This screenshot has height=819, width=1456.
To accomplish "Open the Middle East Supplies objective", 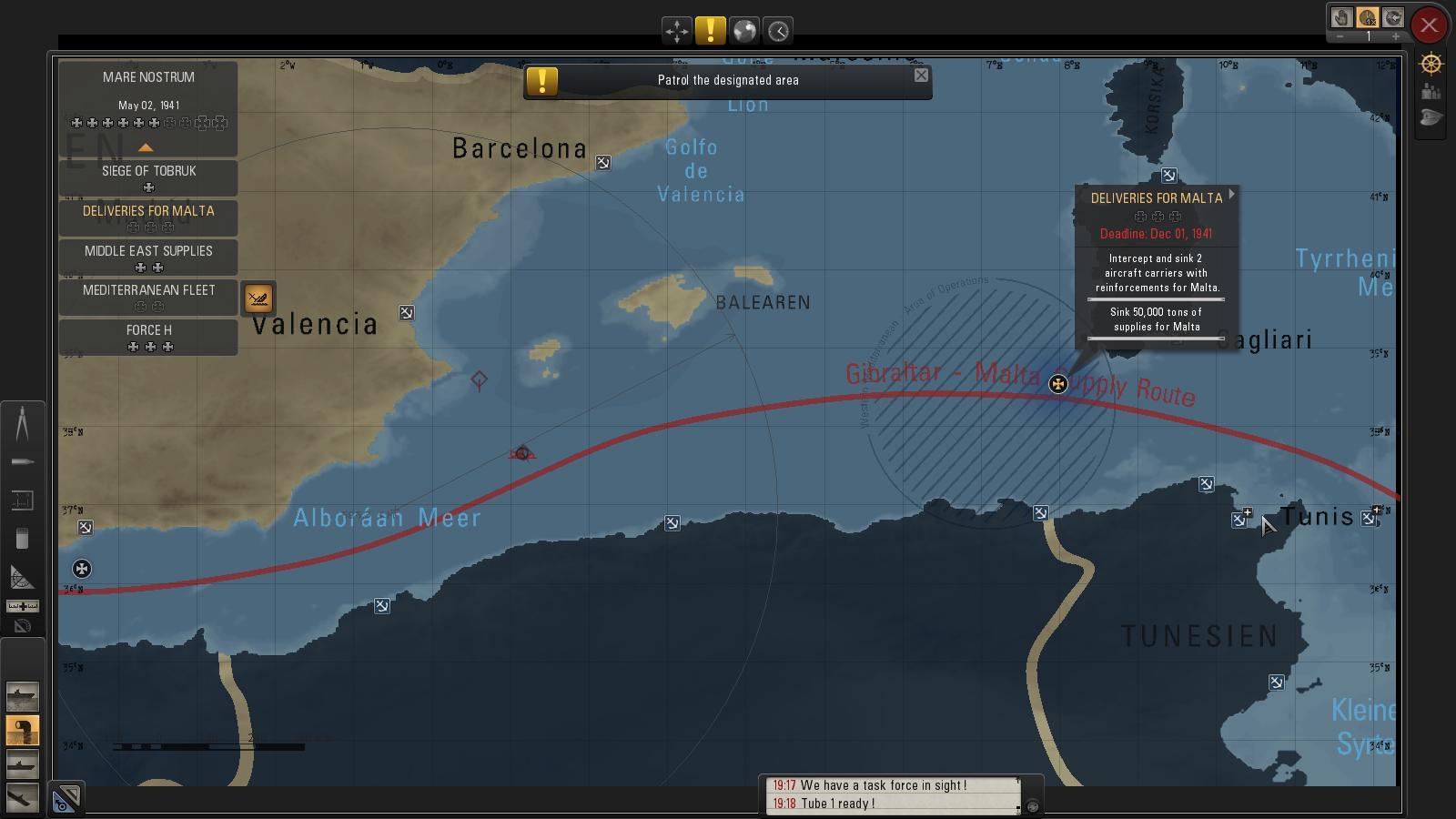I will click(x=148, y=257).
